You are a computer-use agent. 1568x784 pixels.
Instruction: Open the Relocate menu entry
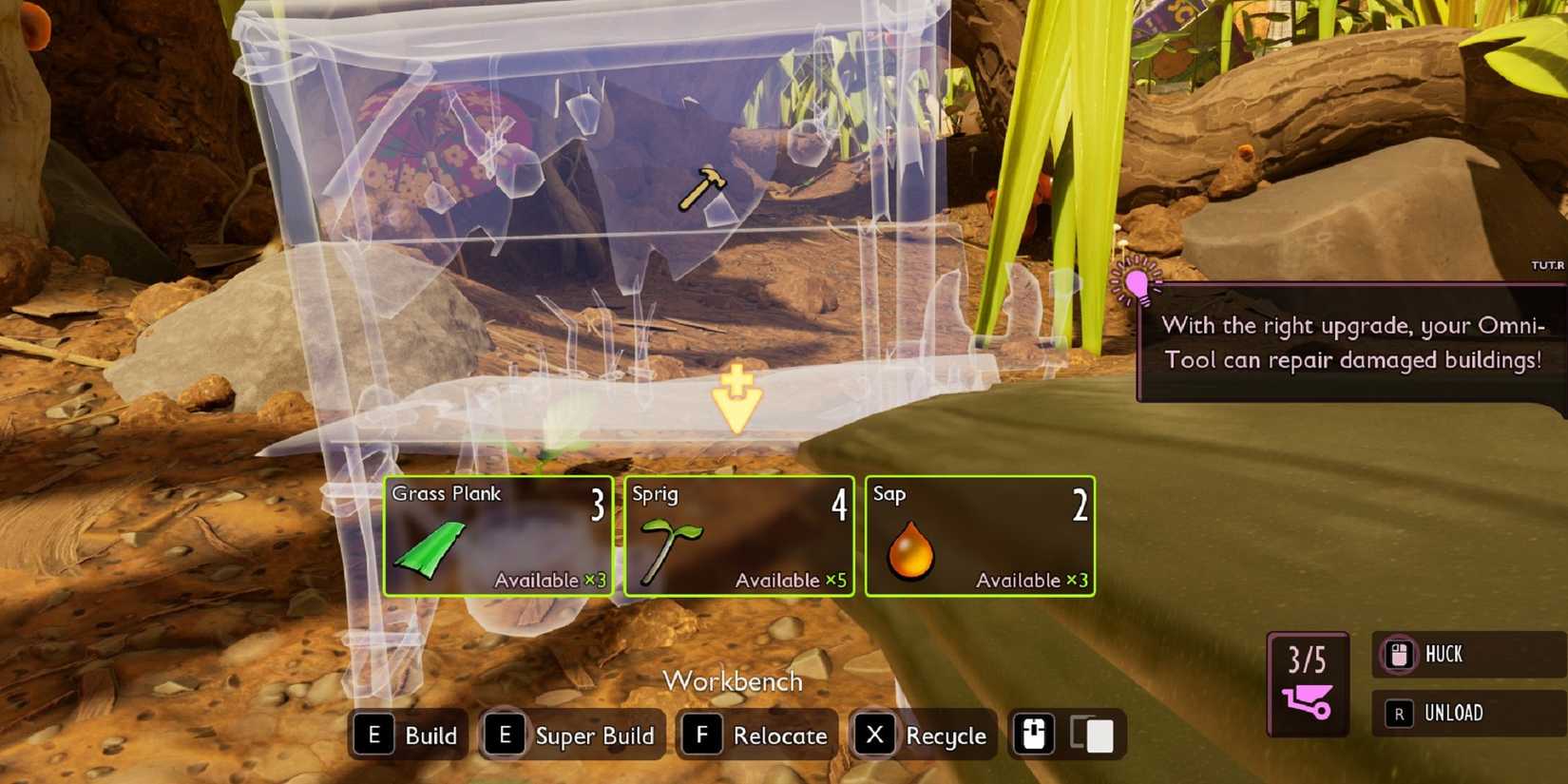(756, 736)
